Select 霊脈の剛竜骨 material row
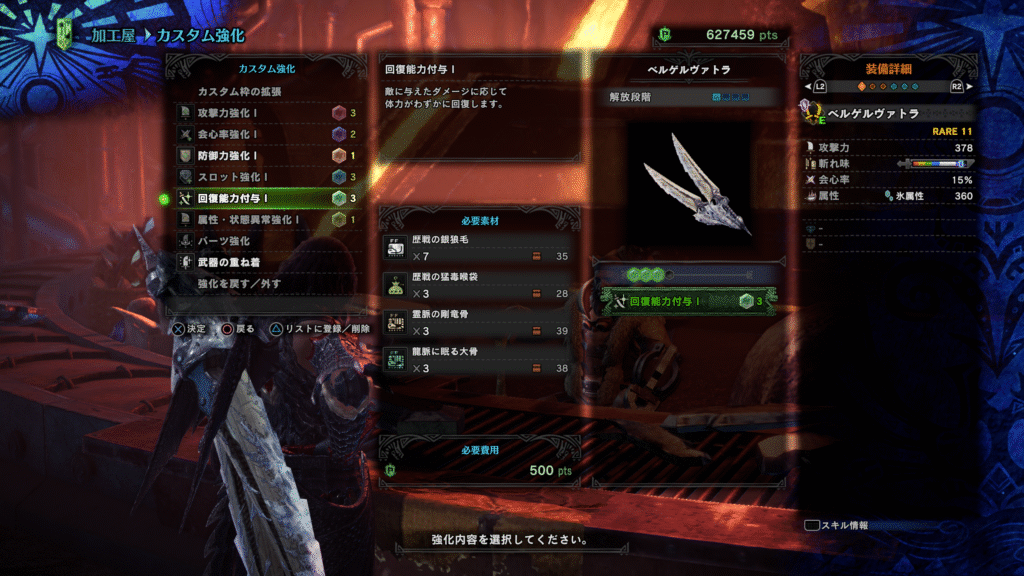The height and width of the screenshot is (576, 1024). [479, 322]
